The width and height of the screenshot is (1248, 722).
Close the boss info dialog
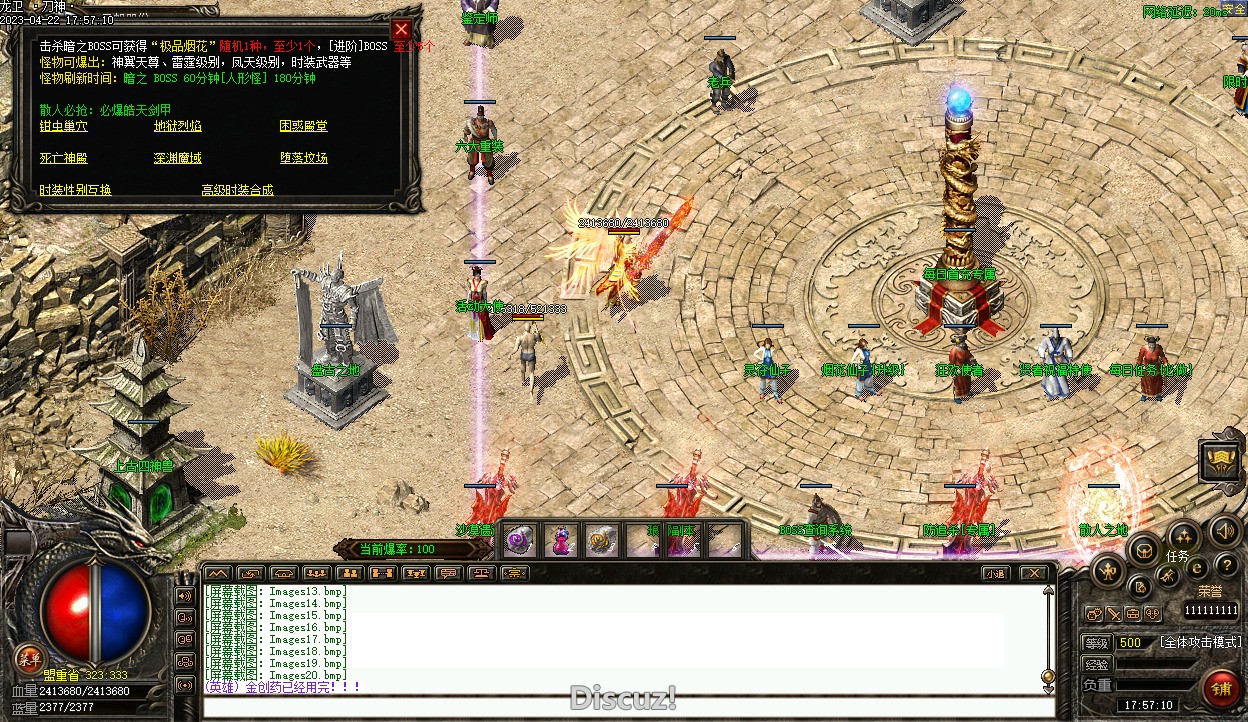[x=401, y=30]
